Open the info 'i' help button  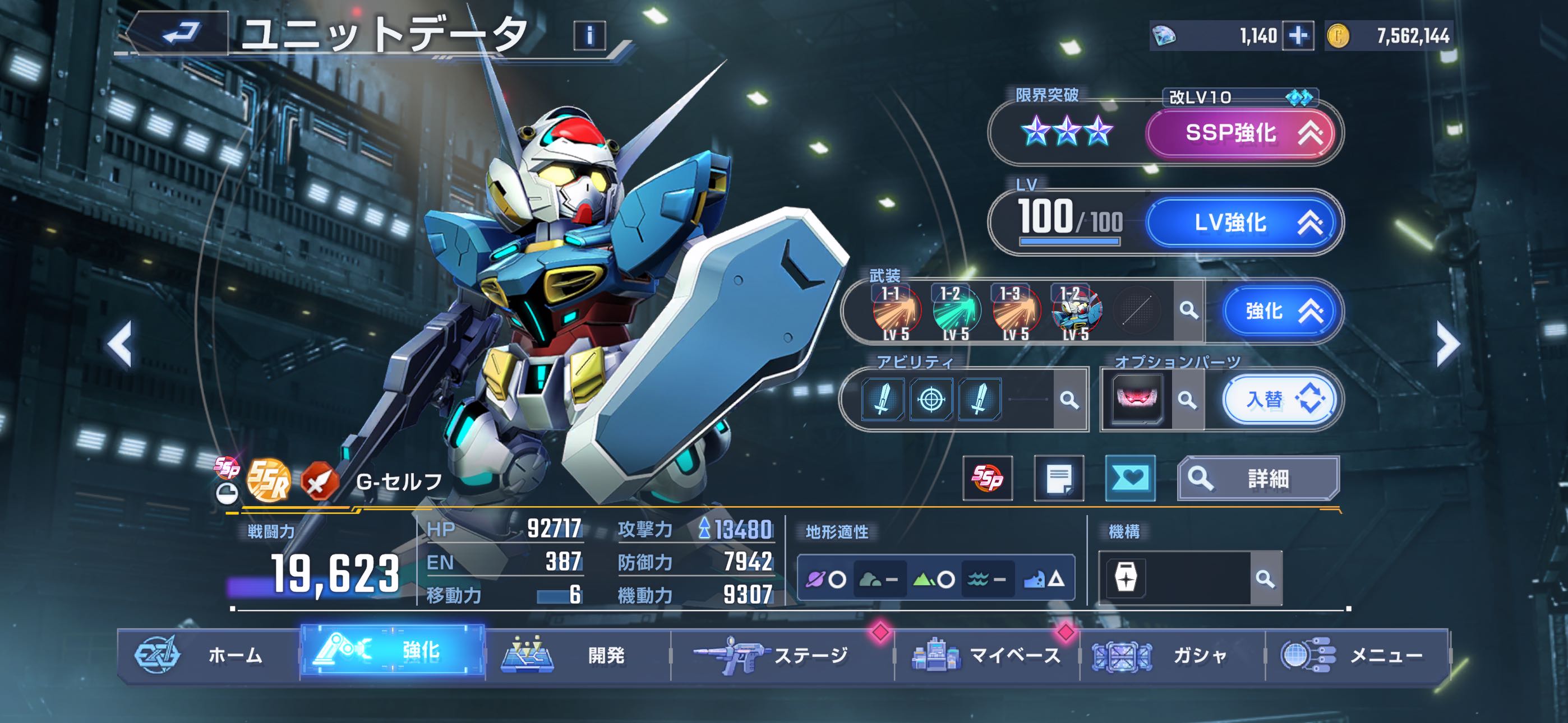point(589,35)
